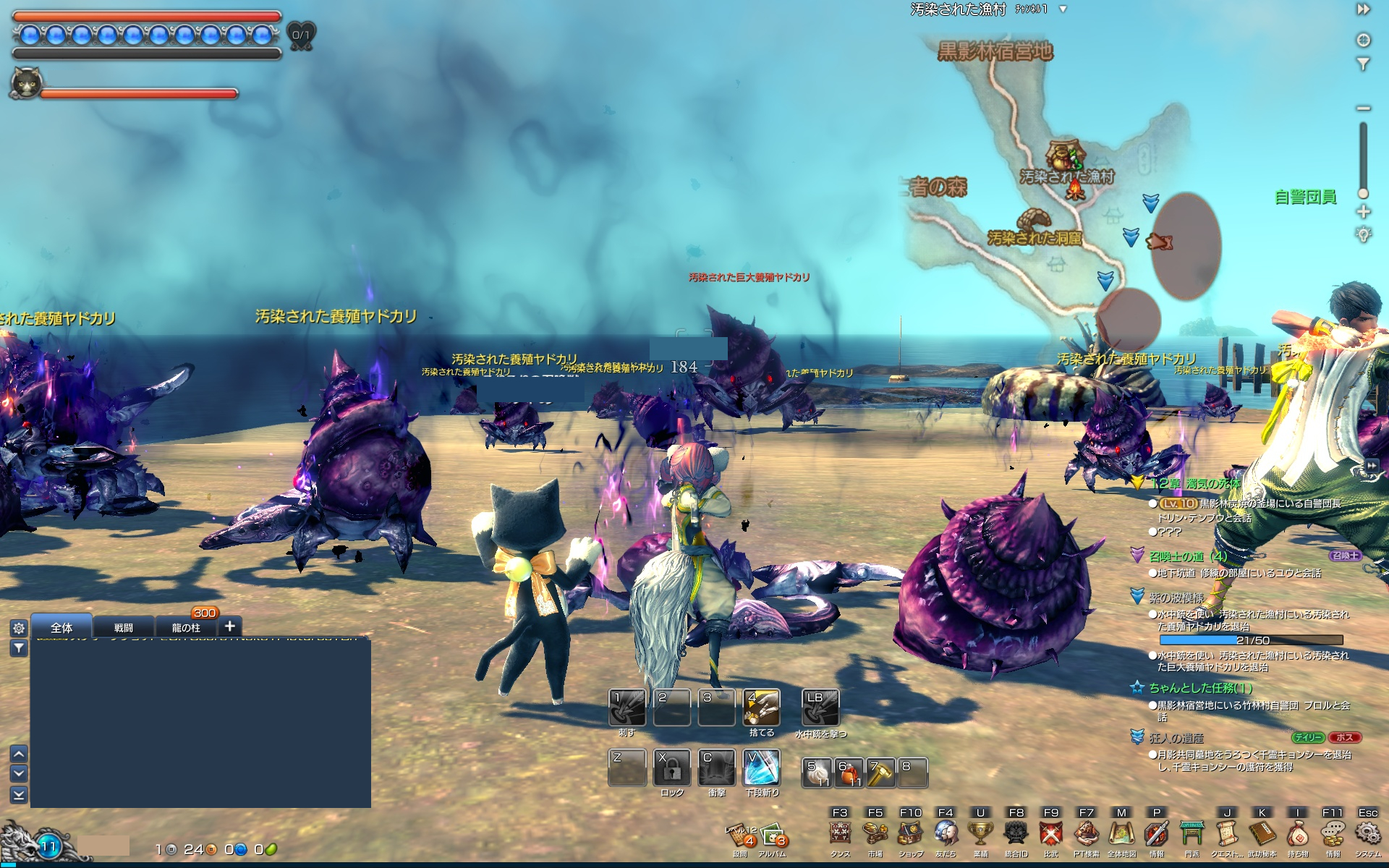
Task: Select the golden repair hammer slot
Action: (880, 773)
